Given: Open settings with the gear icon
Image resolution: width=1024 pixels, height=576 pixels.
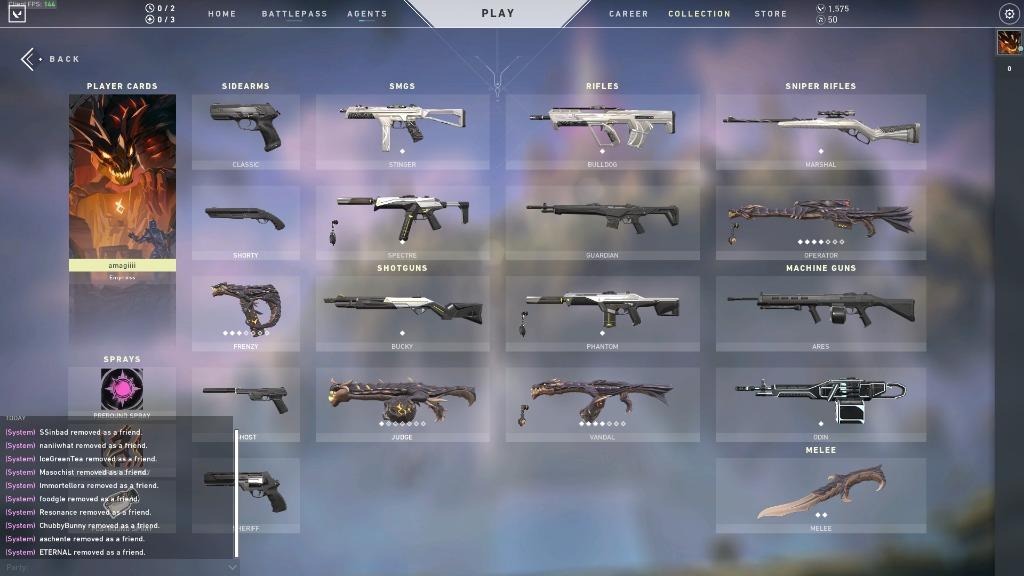Looking at the screenshot, I should [1008, 14].
